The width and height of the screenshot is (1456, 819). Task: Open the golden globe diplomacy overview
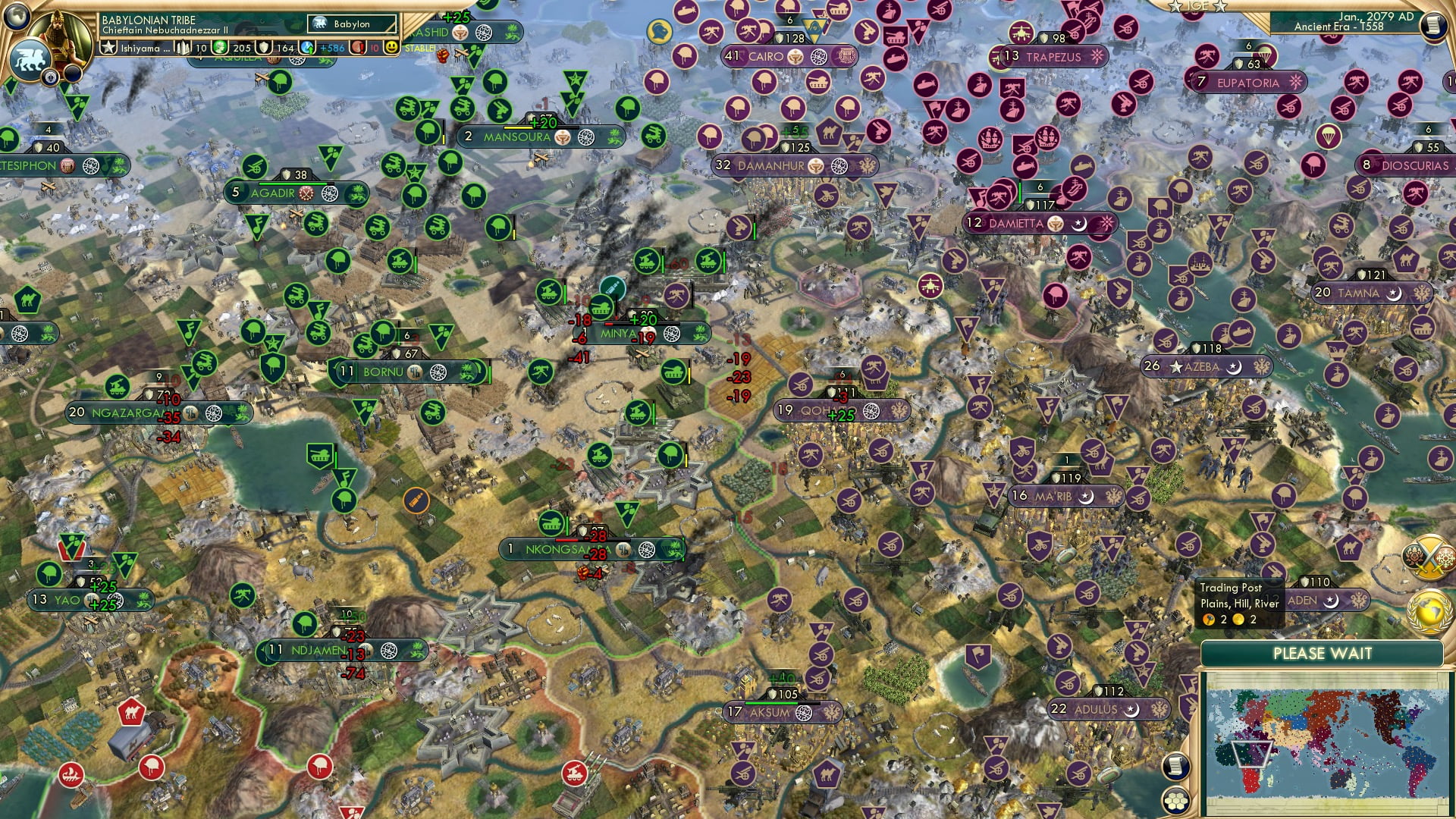(1428, 610)
